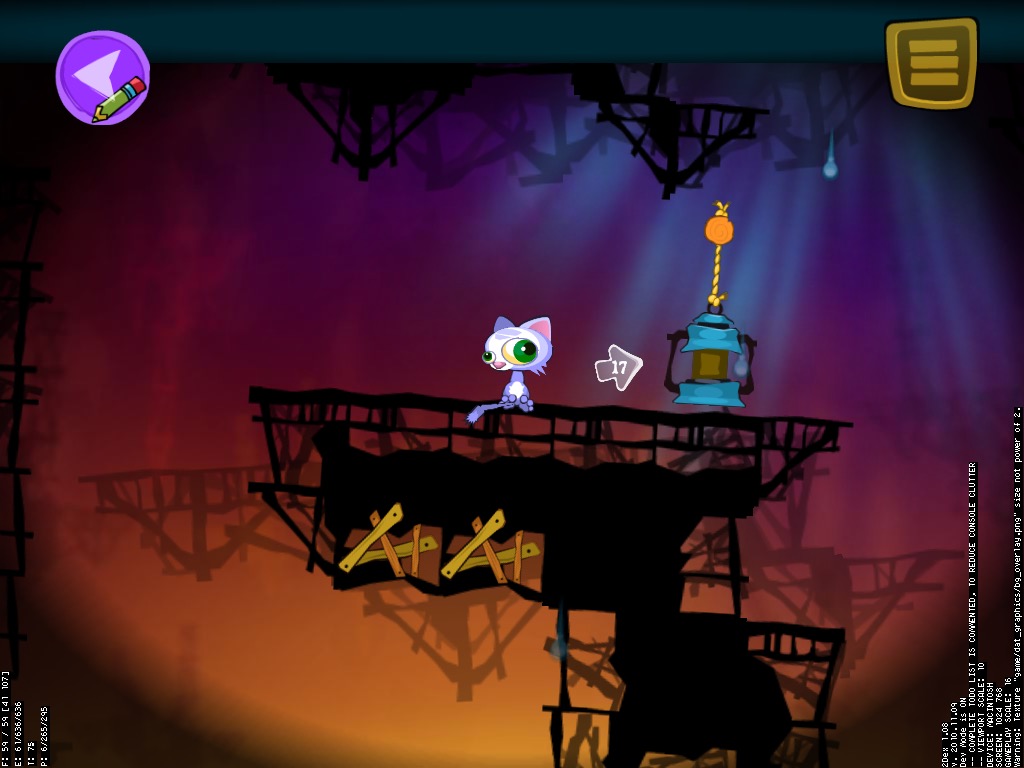Open the yellow hamburger menu
This screenshot has height=768, width=1024.
[931, 62]
